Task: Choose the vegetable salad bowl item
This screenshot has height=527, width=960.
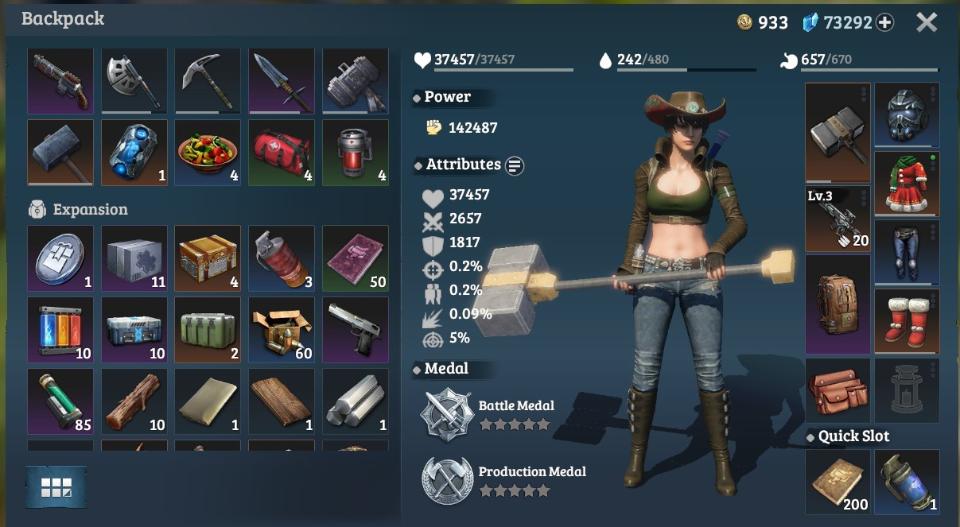Action: click(207, 153)
